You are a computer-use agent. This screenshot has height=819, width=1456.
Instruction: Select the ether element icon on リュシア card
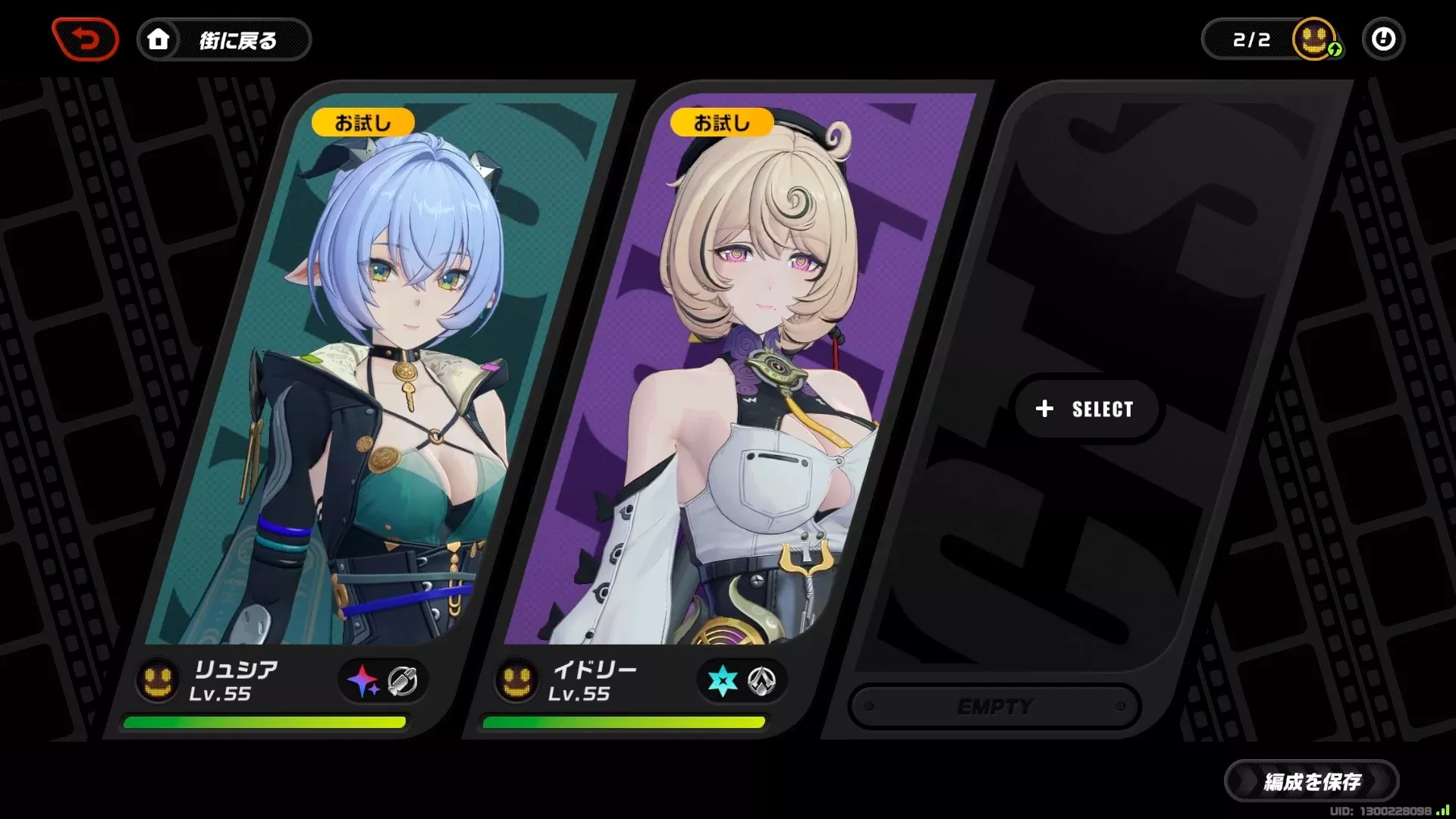tap(362, 680)
